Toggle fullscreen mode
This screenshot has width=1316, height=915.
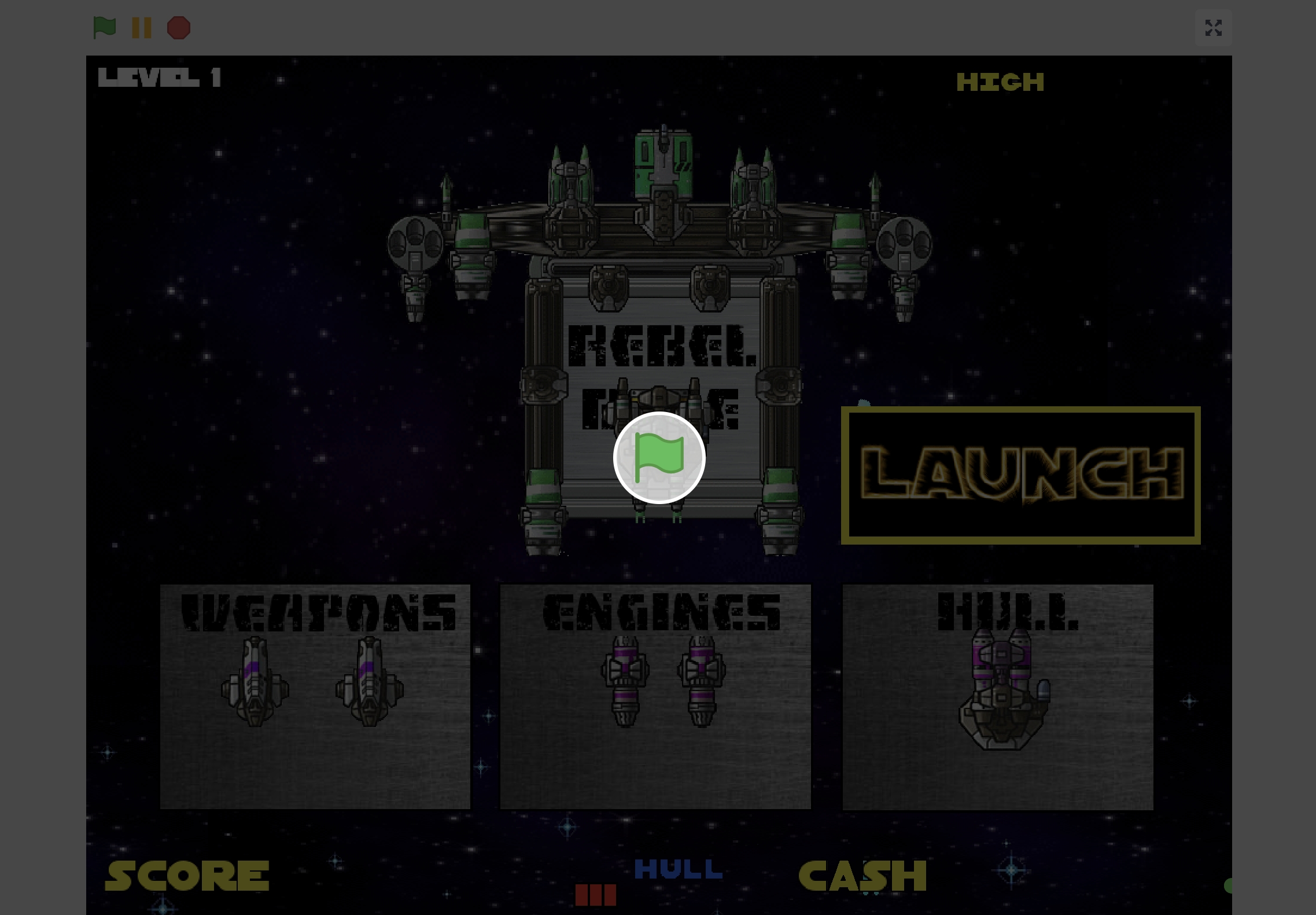pyautogui.click(x=1213, y=28)
